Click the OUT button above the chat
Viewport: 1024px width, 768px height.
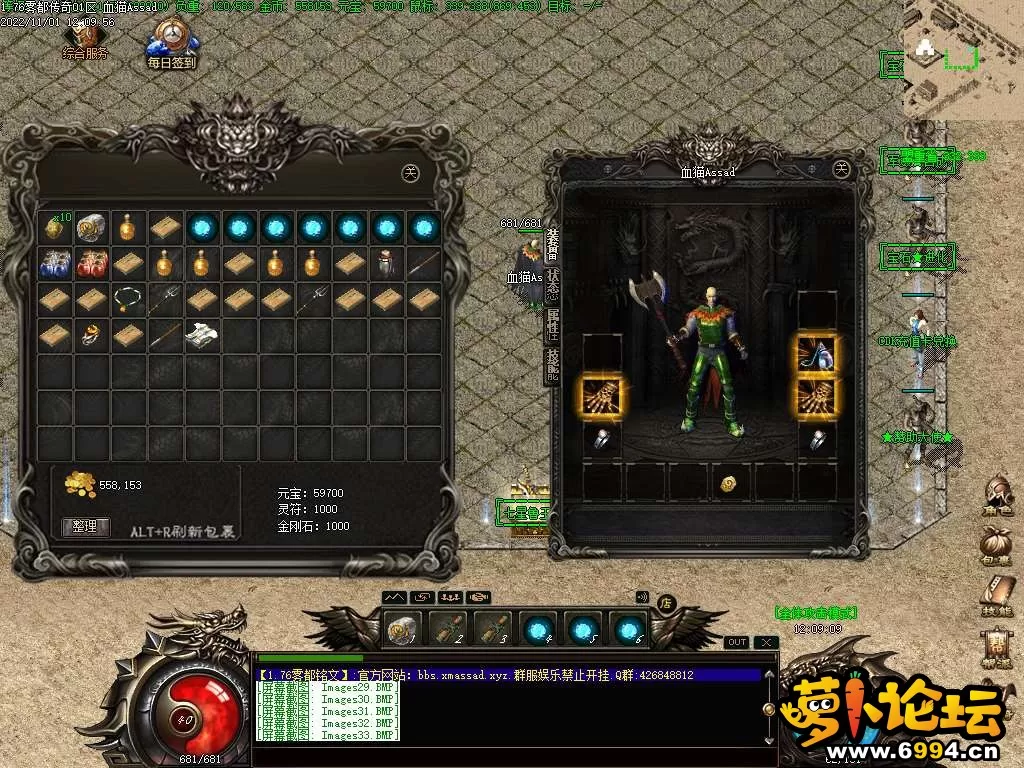pos(736,642)
